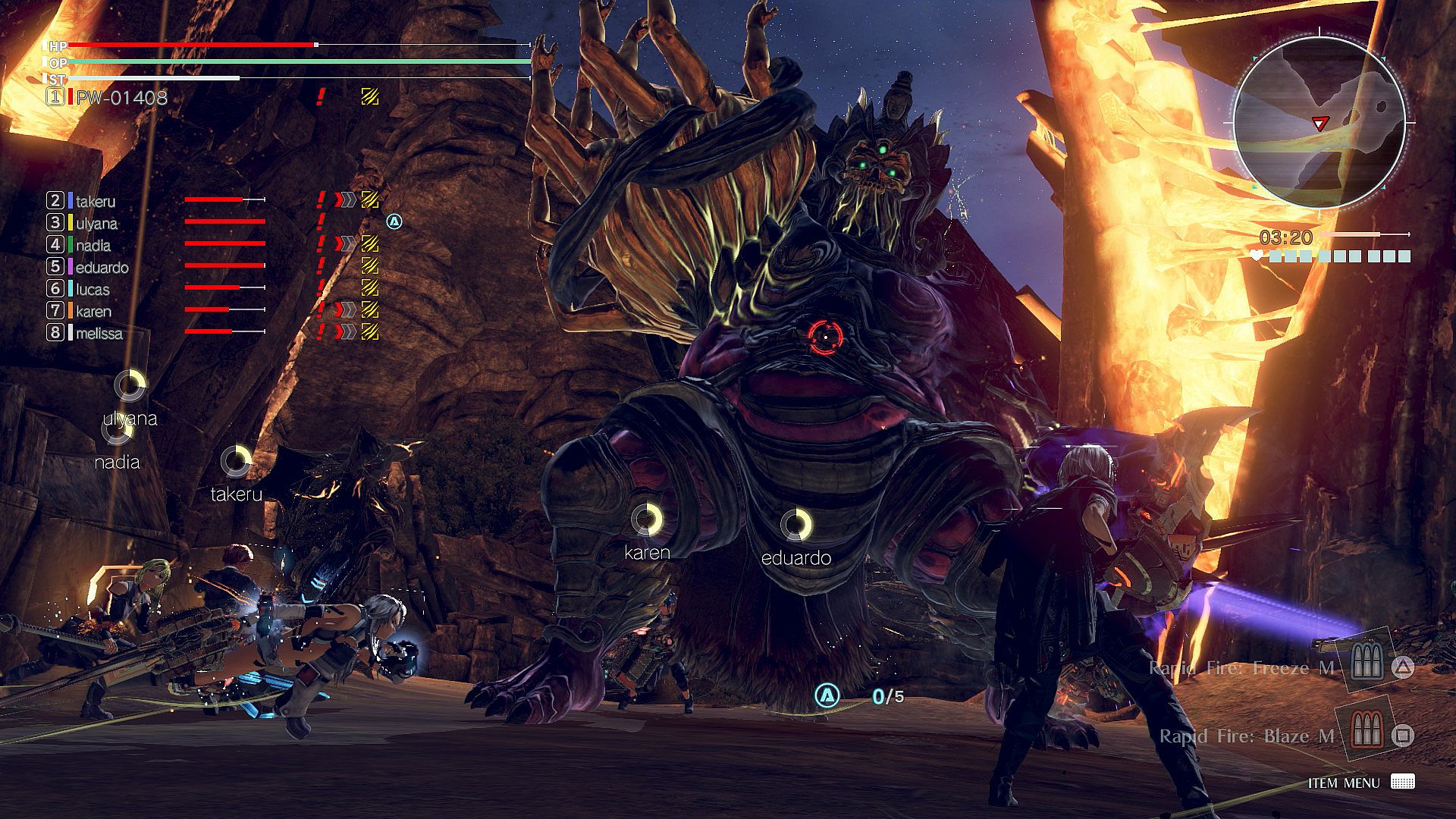Select Rapid Fire: Freeze M bullet

click(x=1241, y=667)
